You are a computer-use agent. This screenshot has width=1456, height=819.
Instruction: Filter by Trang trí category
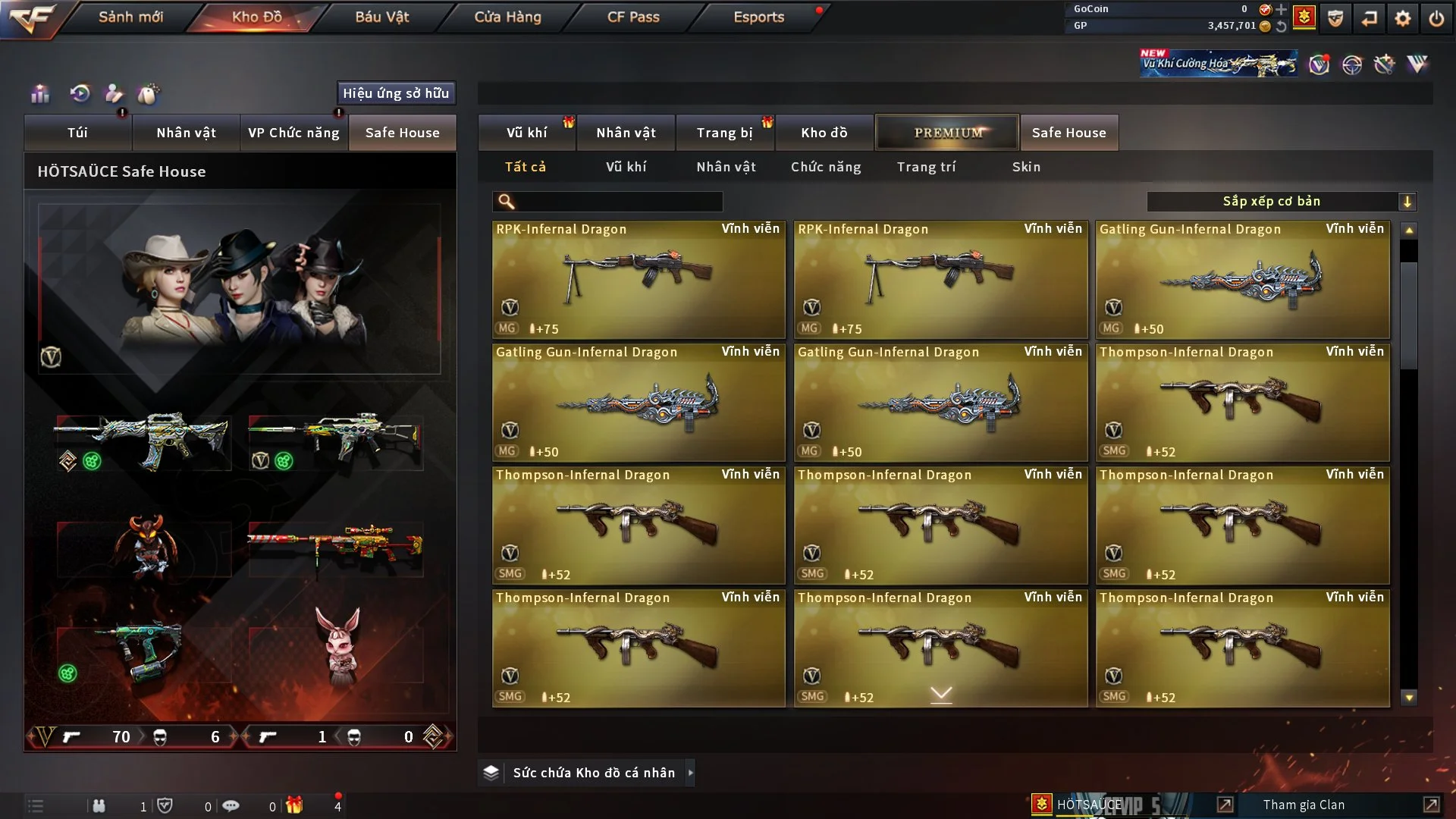point(926,167)
